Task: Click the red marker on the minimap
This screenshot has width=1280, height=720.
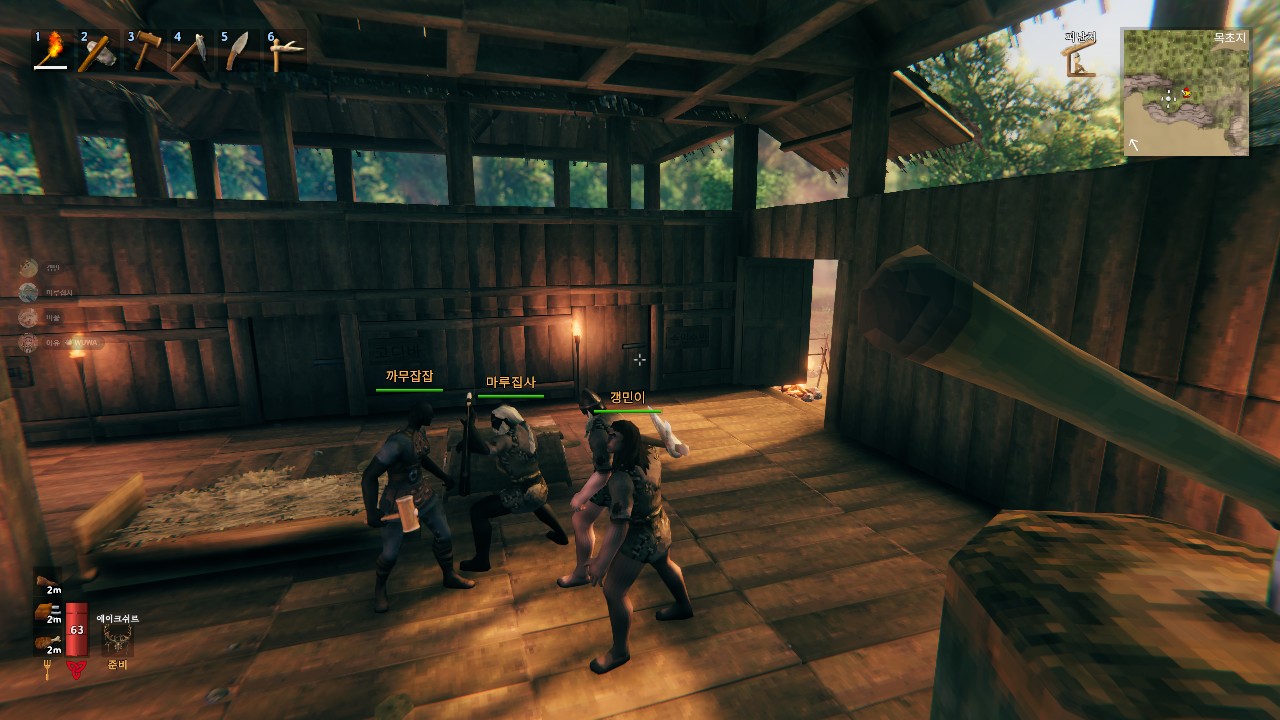Action: click(1187, 93)
